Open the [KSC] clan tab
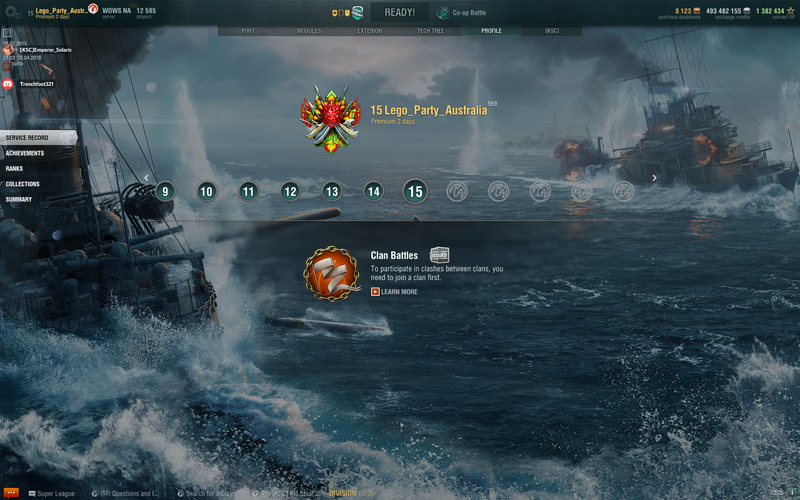 coord(552,31)
